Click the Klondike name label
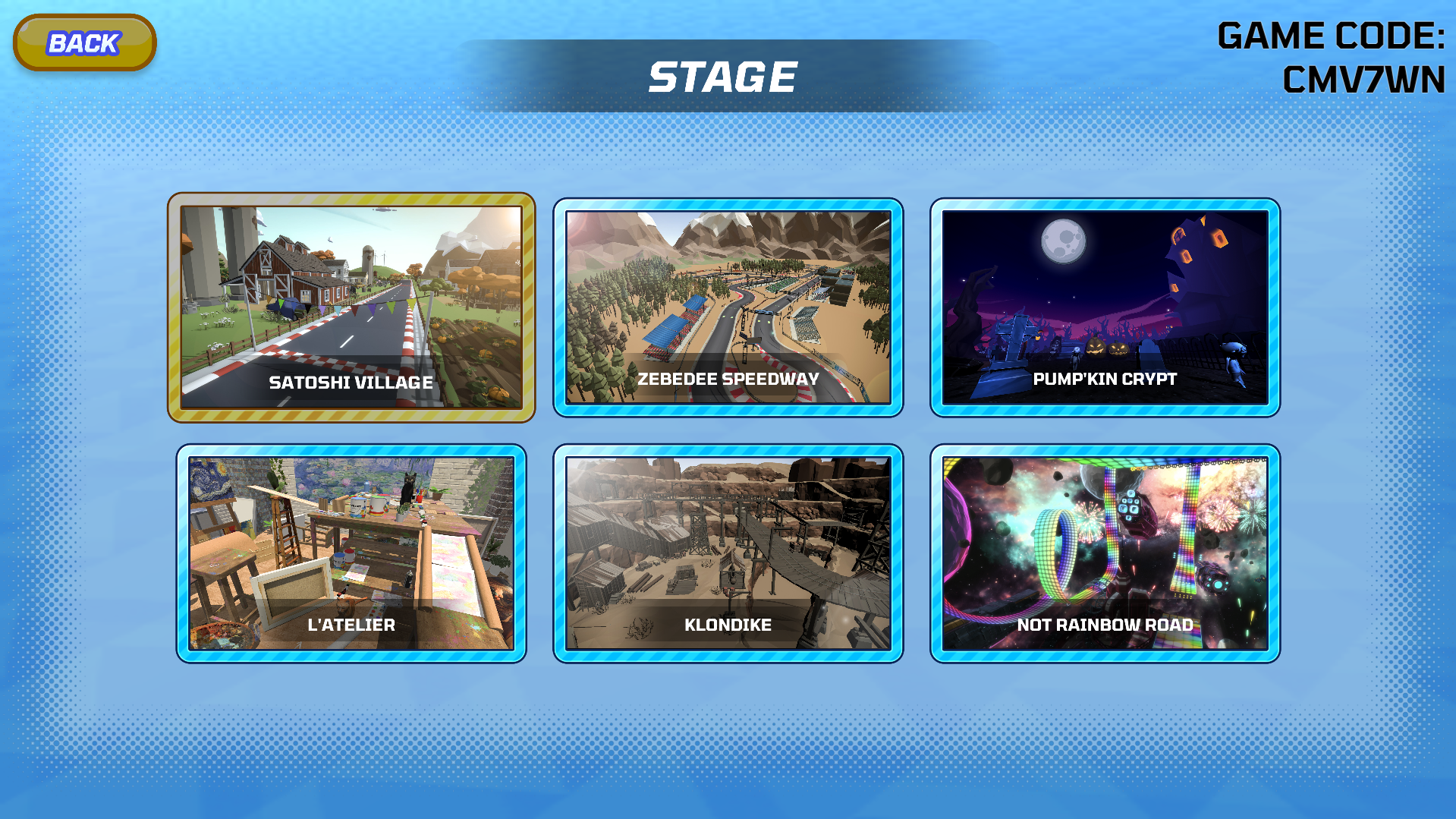 click(x=728, y=625)
